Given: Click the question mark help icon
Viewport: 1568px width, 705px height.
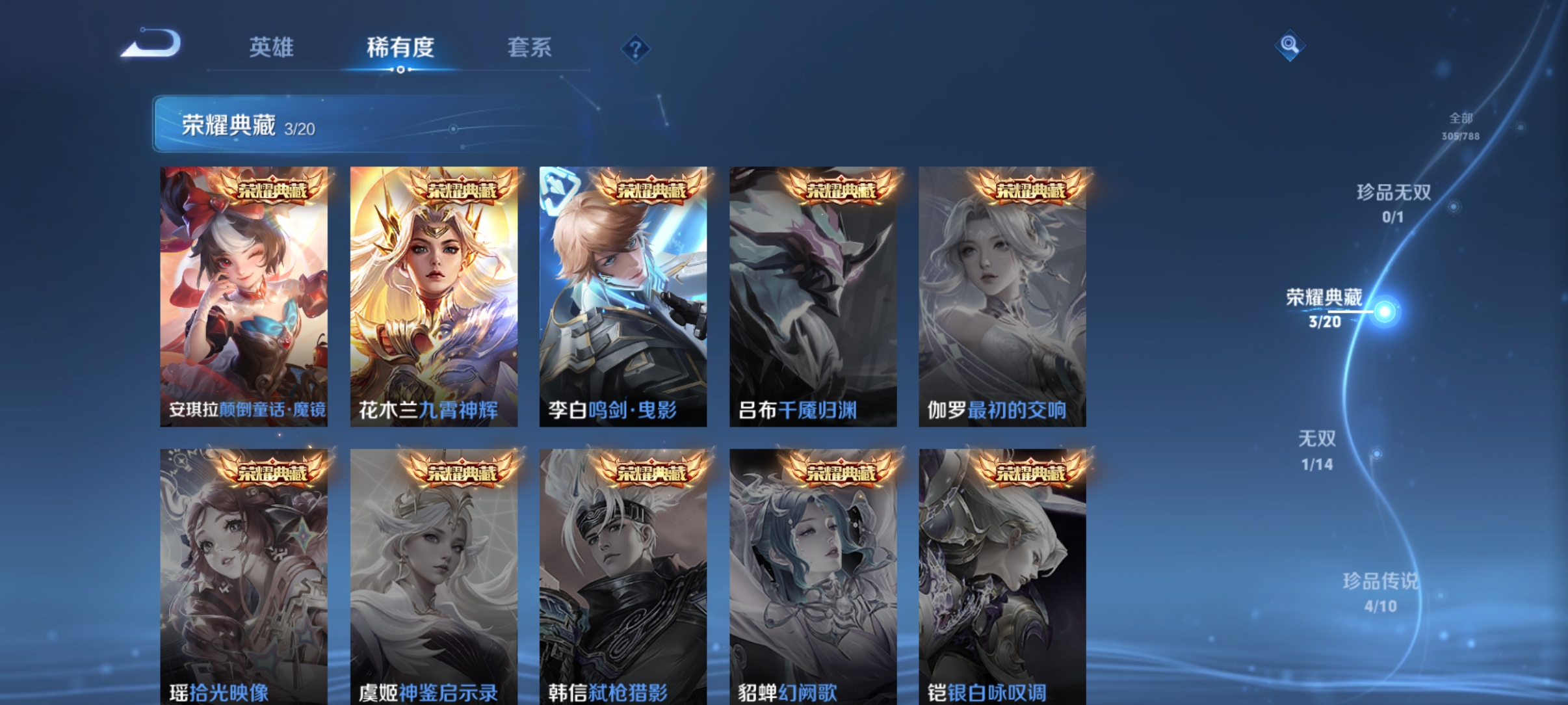Looking at the screenshot, I should pyautogui.click(x=636, y=47).
